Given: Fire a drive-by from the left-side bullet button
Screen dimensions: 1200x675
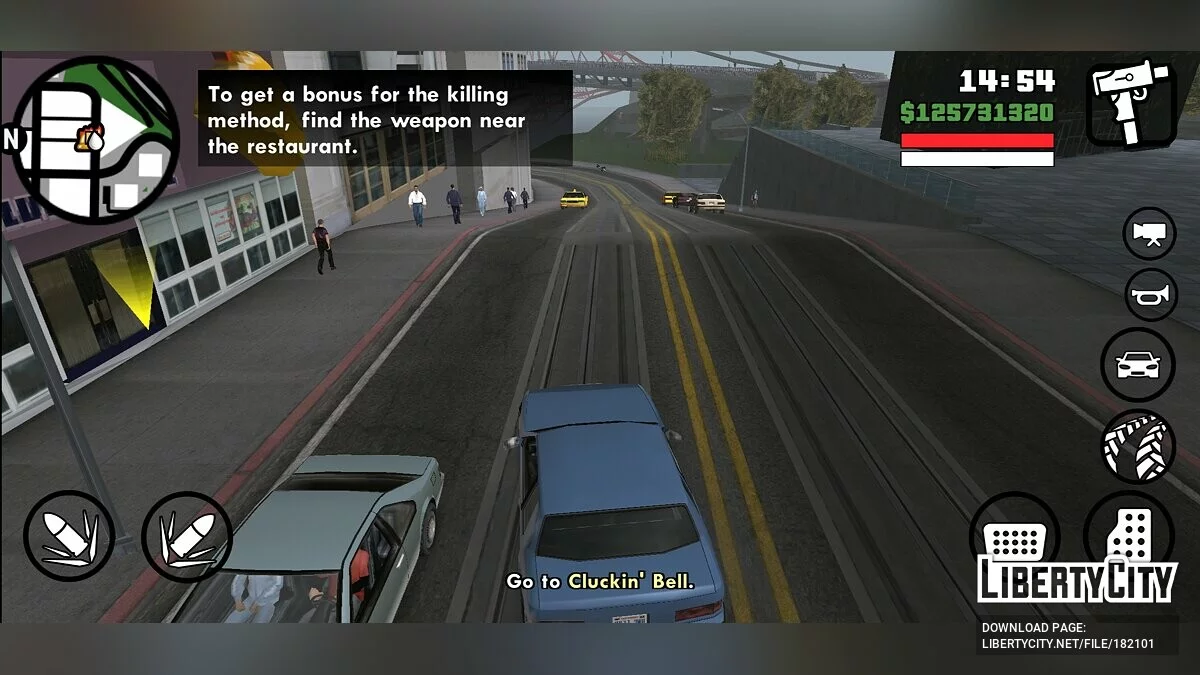Looking at the screenshot, I should tap(69, 537).
